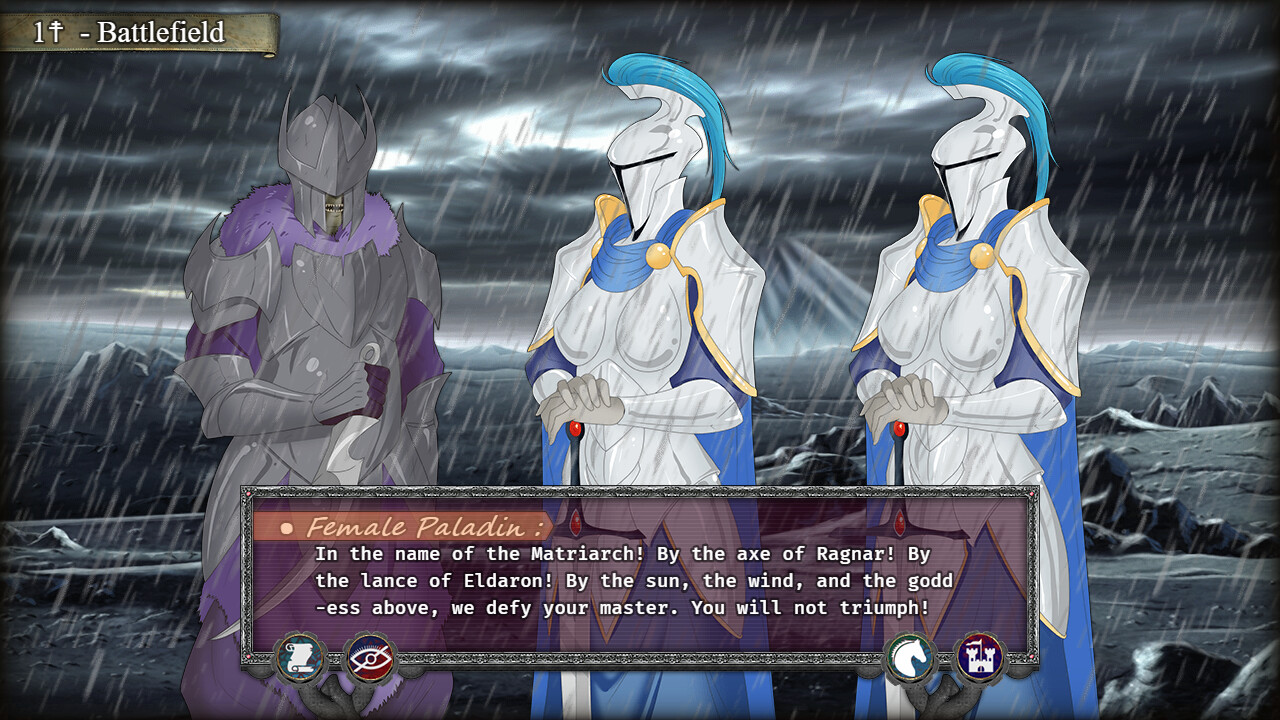The width and height of the screenshot is (1280, 720).
Task: Click the dagger symbol in the chapter banner
Action: [x=57, y=29]
